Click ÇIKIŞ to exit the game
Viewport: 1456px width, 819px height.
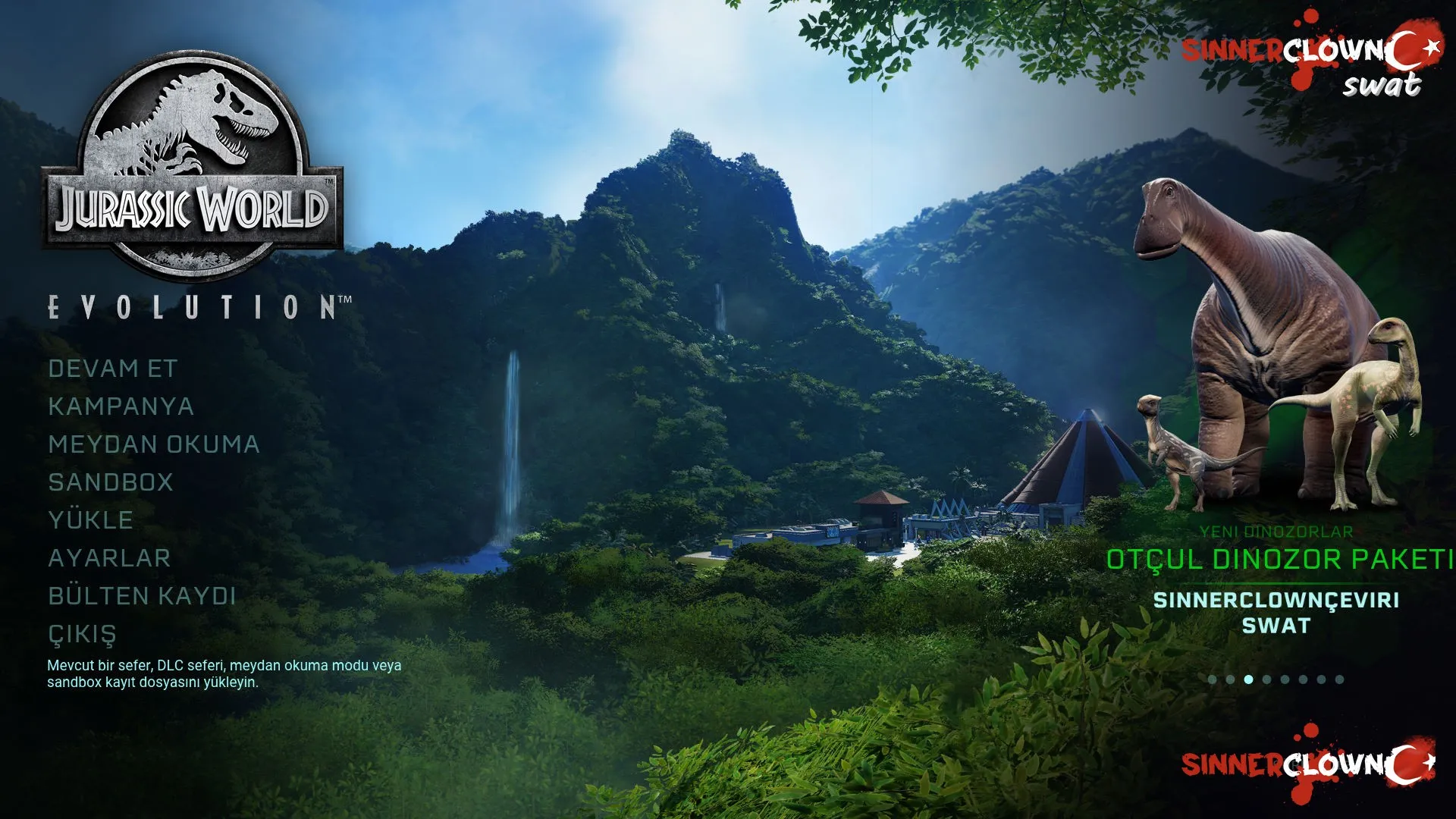(82, 634)
